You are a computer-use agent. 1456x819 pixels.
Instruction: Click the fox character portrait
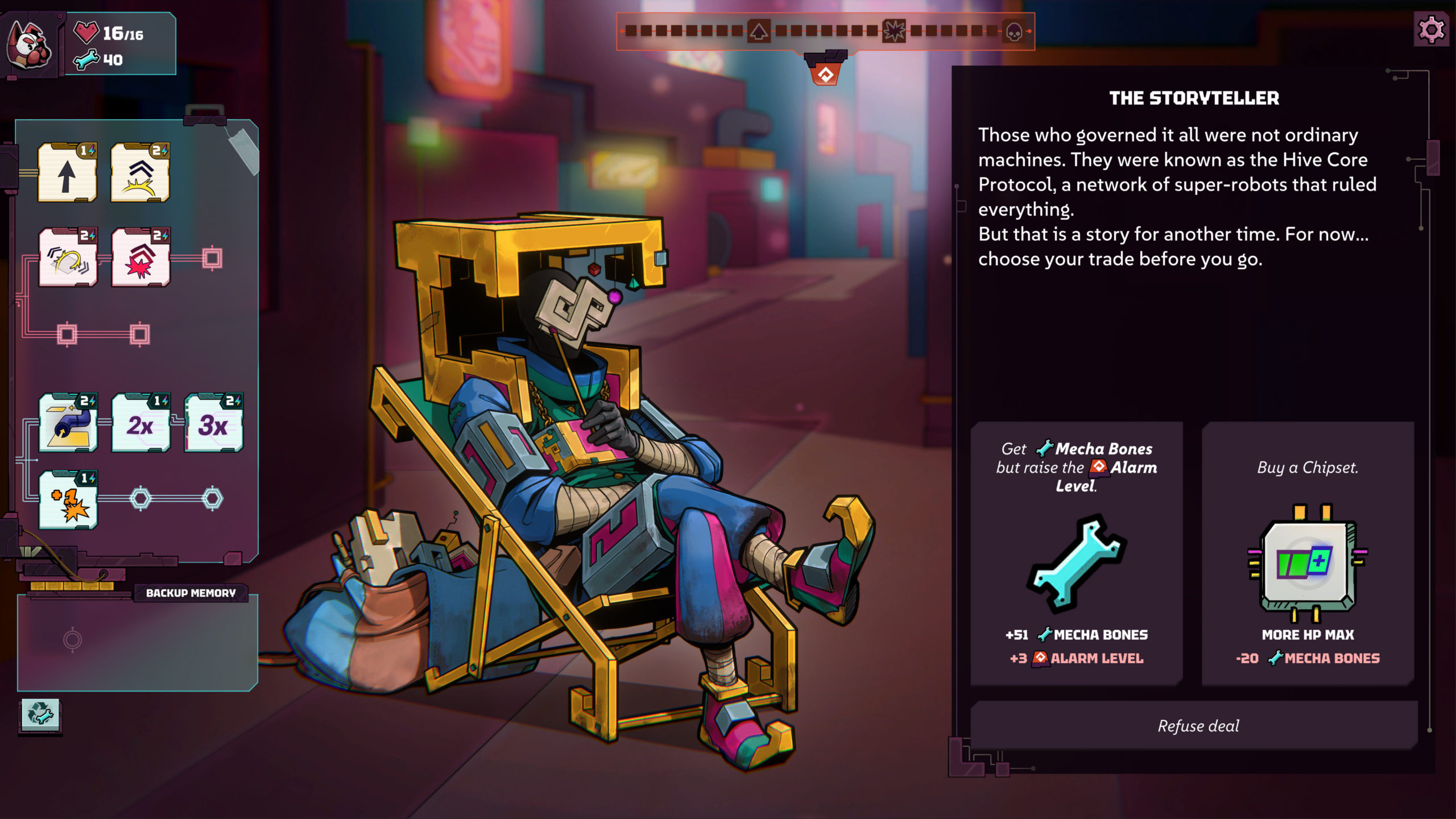pos(30,45)
